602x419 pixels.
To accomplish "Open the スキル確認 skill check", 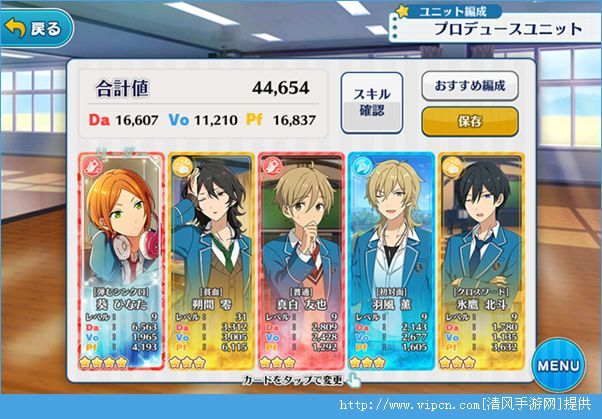I will coord(364,102).
